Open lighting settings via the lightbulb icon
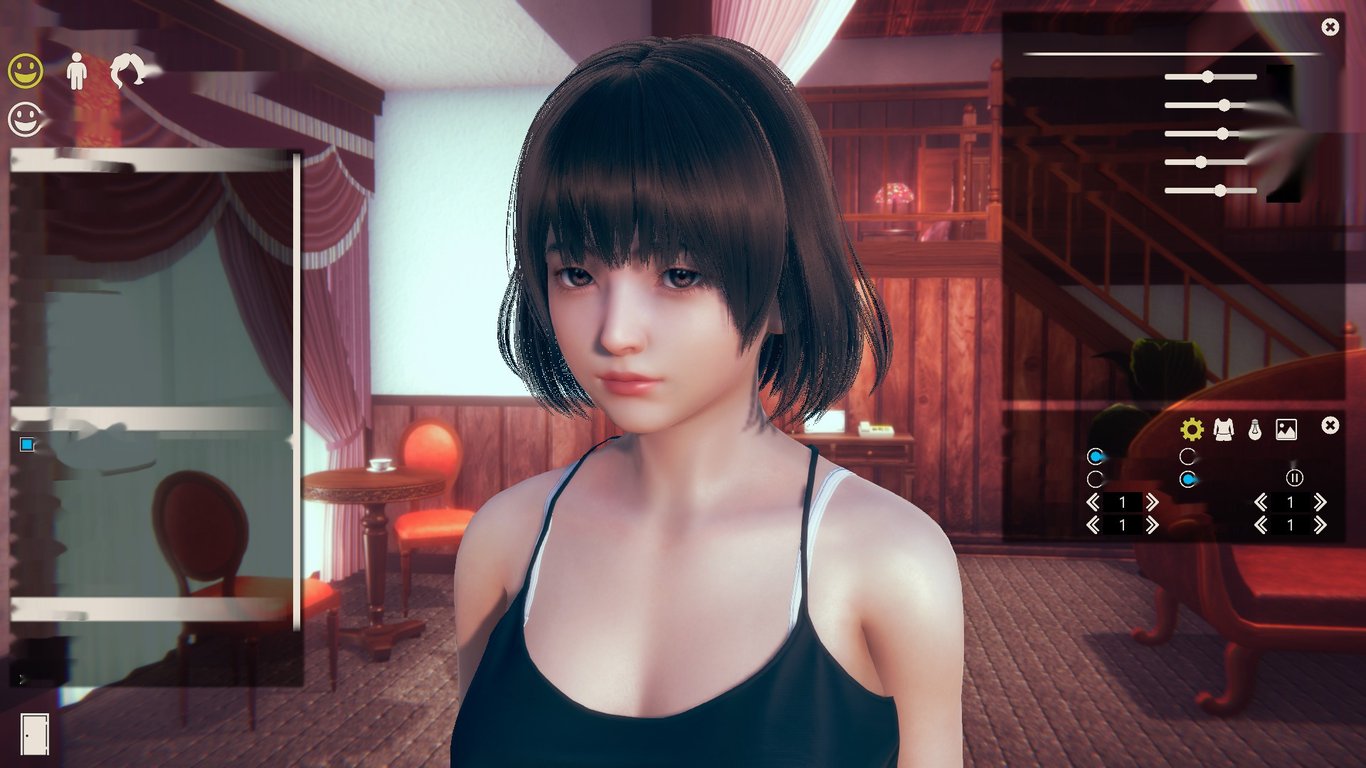This screenshot has height=768, width=1366. point(1256,430)
